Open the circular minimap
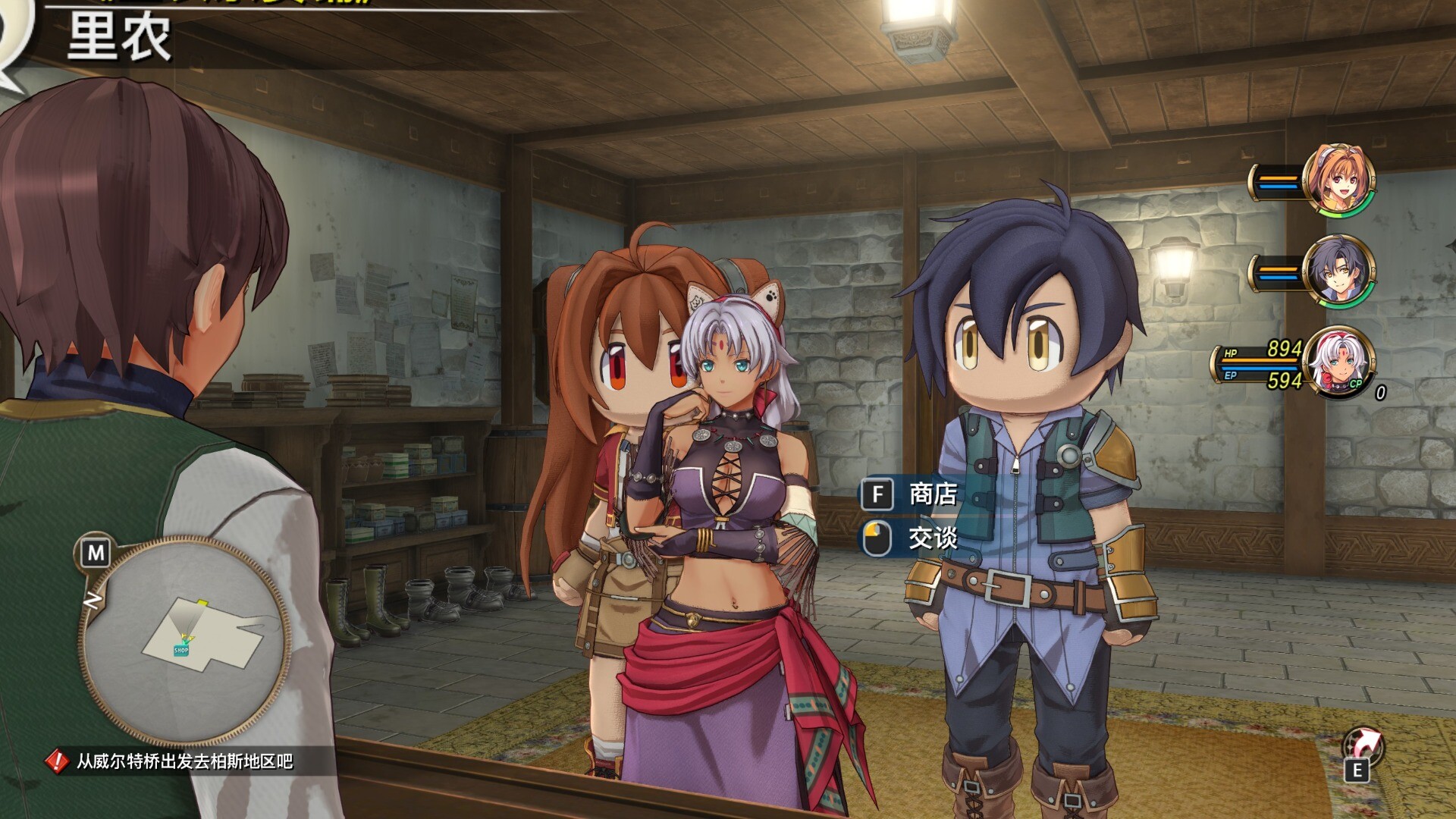The image size is (1456, 819). [184, 639]
